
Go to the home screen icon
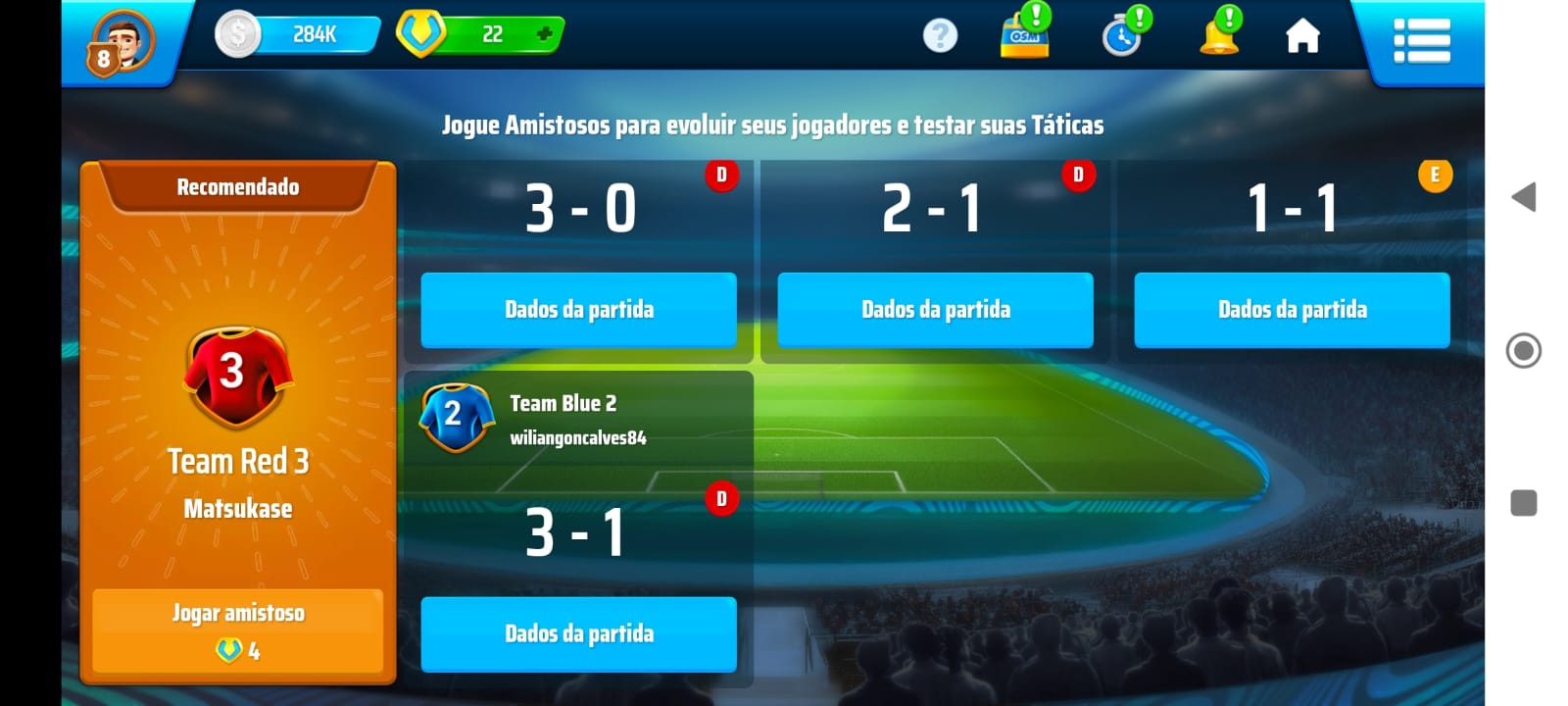(1302, 37)
